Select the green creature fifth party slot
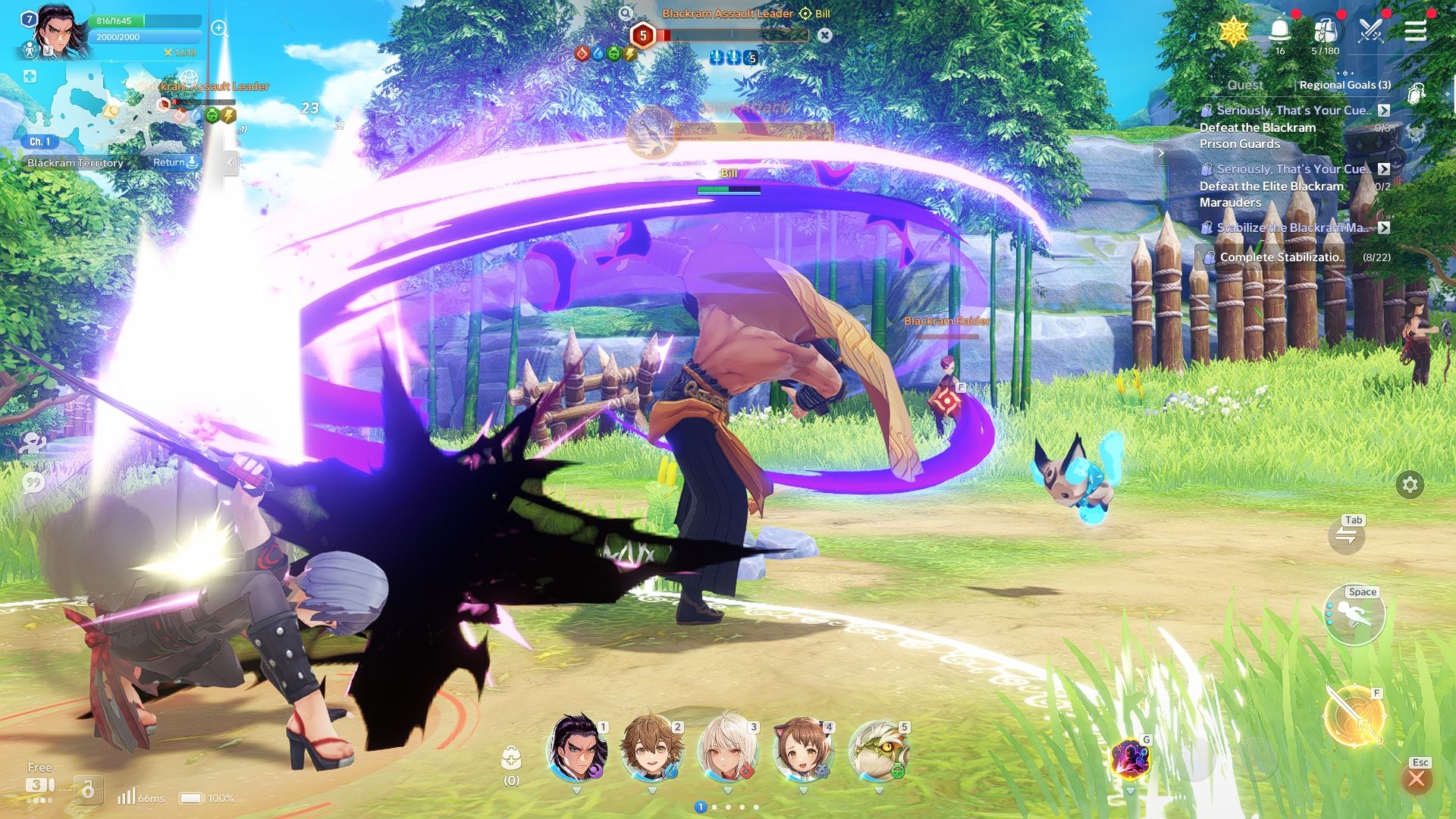This screenshot has height=819, width=1456. 879,750
